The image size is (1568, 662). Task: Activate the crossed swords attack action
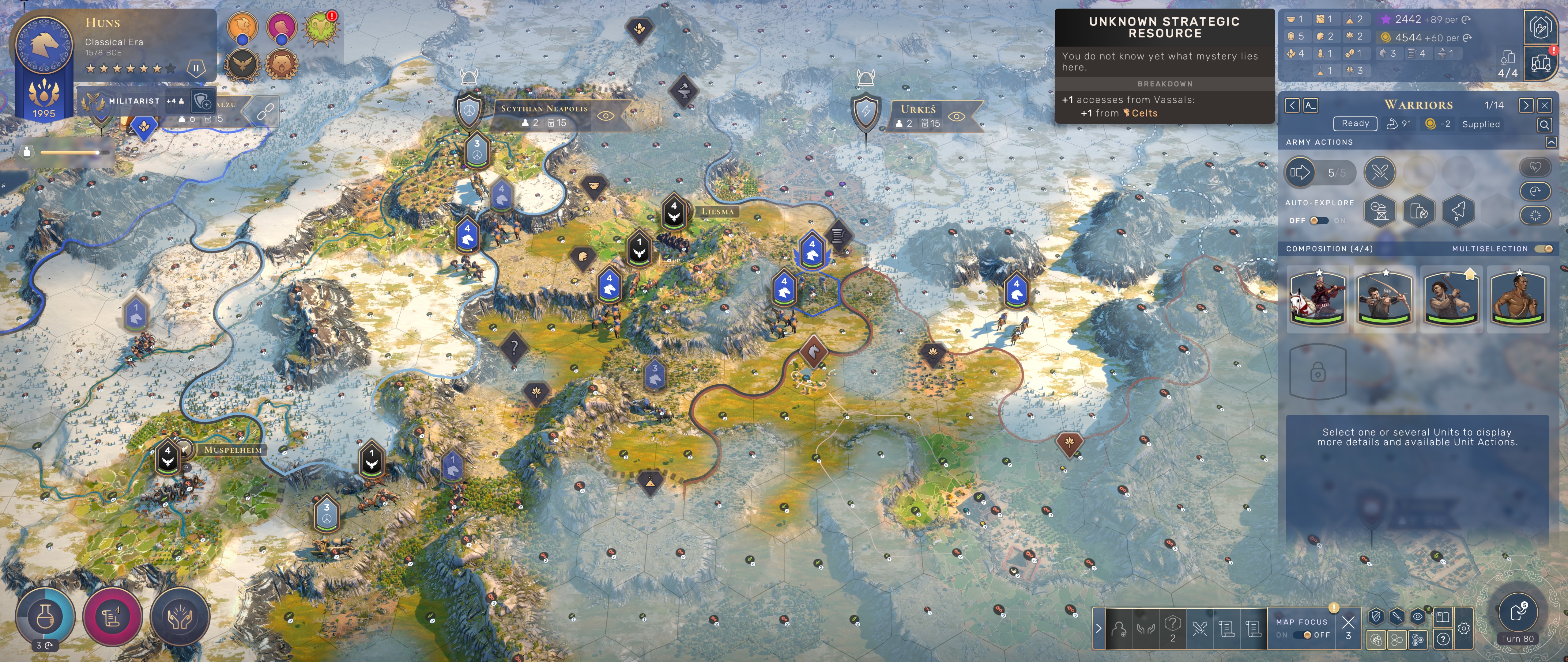click(x=1379, y=172)
